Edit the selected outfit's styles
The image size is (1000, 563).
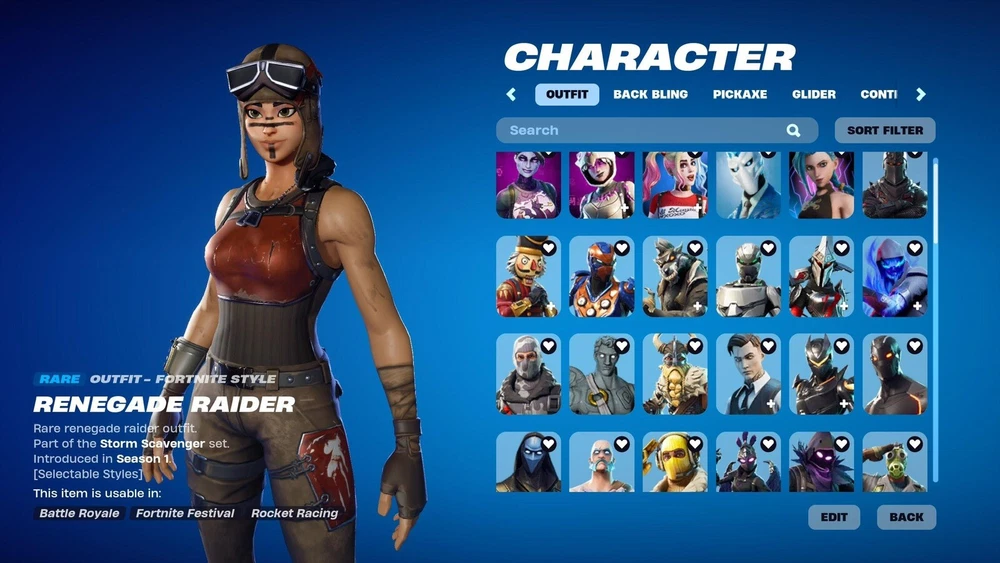click(834, 517)
